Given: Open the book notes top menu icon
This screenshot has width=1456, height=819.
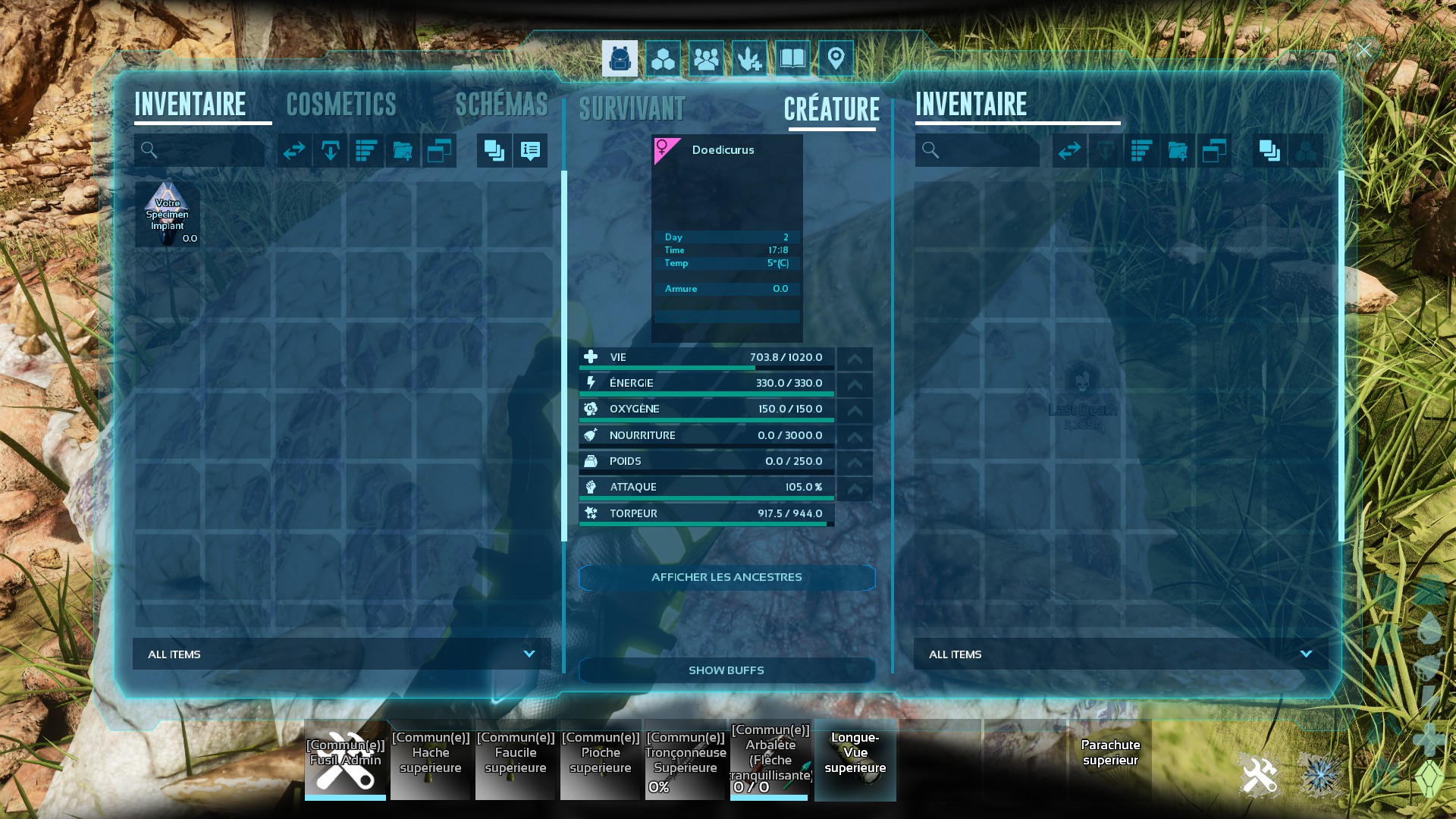Looking at the screenshot, I should coord(792,58).
